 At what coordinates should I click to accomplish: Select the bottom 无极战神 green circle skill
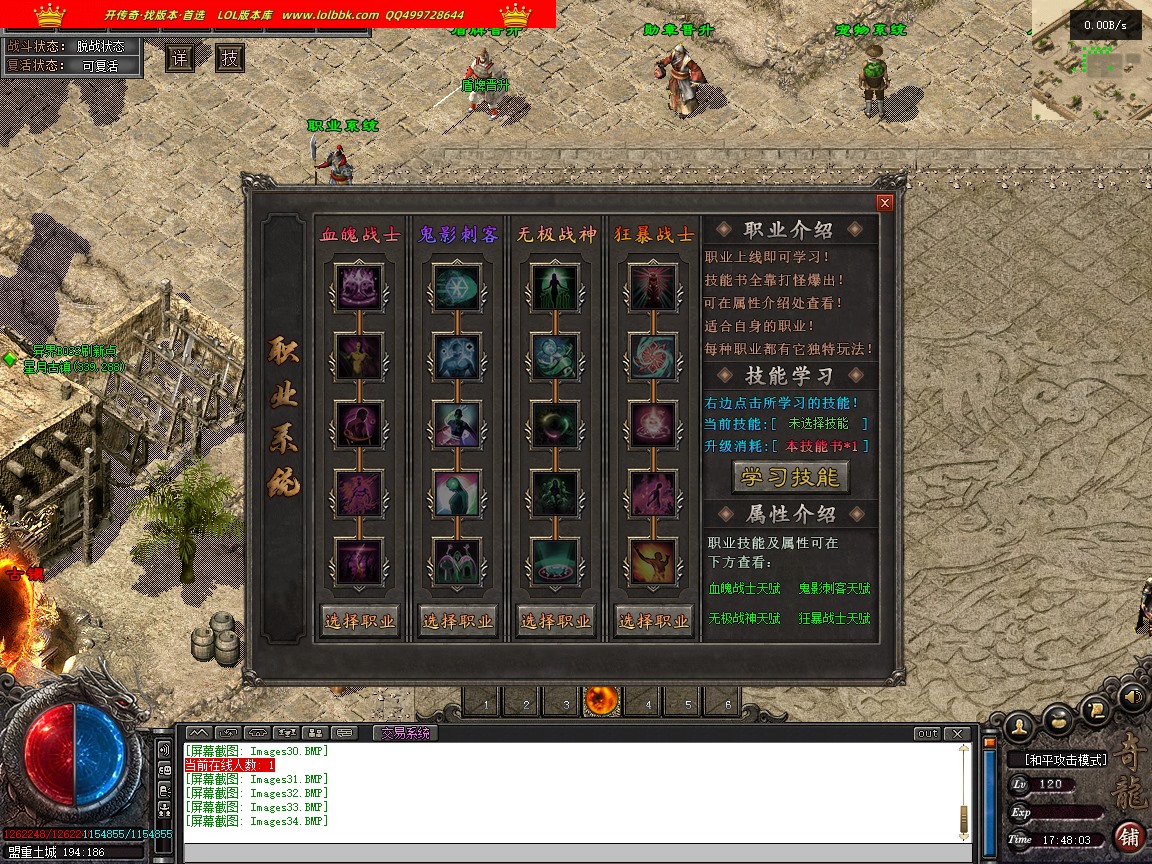pyautogui.click(x=556, y=562)
